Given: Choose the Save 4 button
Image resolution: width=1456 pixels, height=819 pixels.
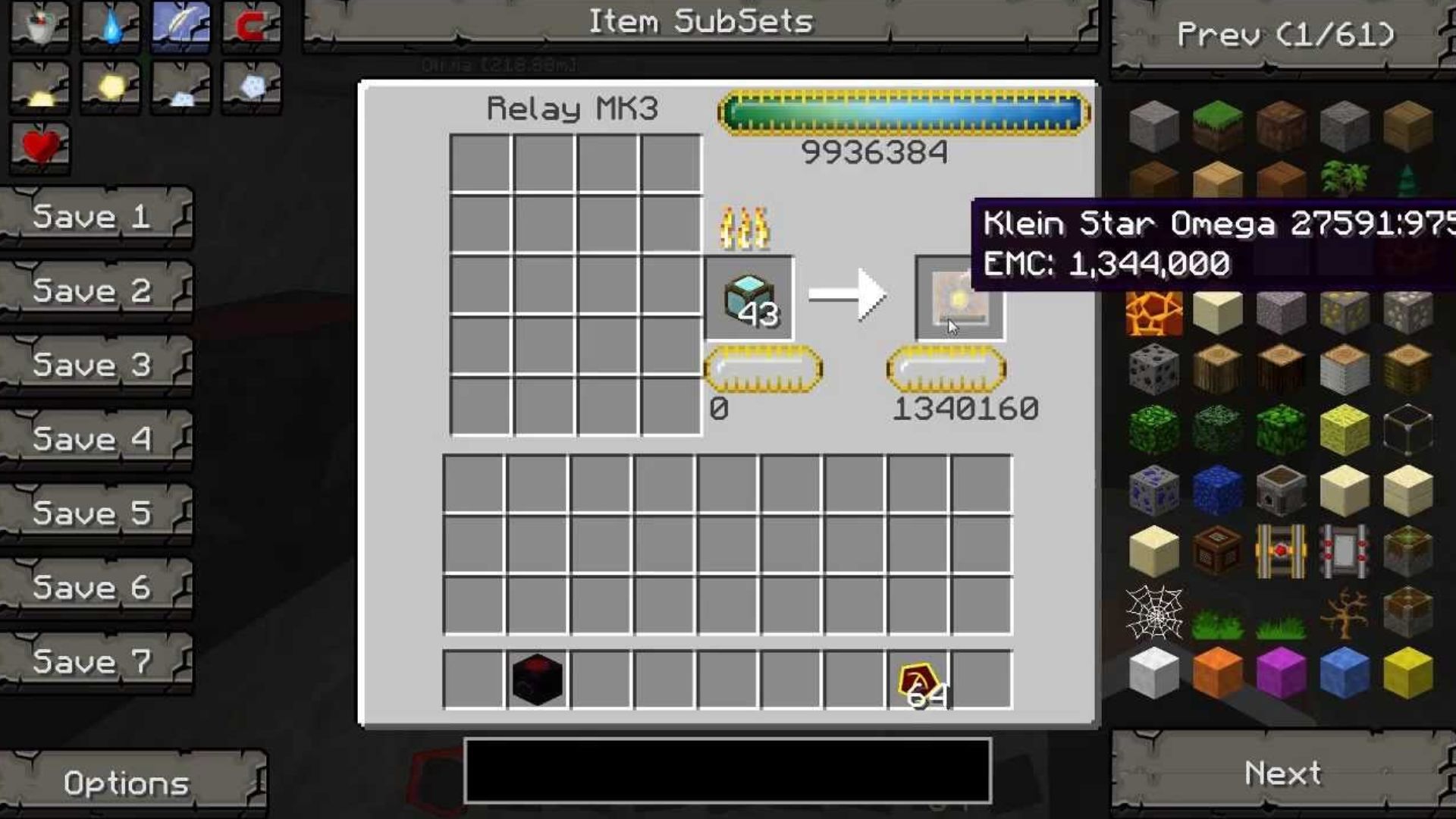Looking at the screenshot, I should (93, 440).
